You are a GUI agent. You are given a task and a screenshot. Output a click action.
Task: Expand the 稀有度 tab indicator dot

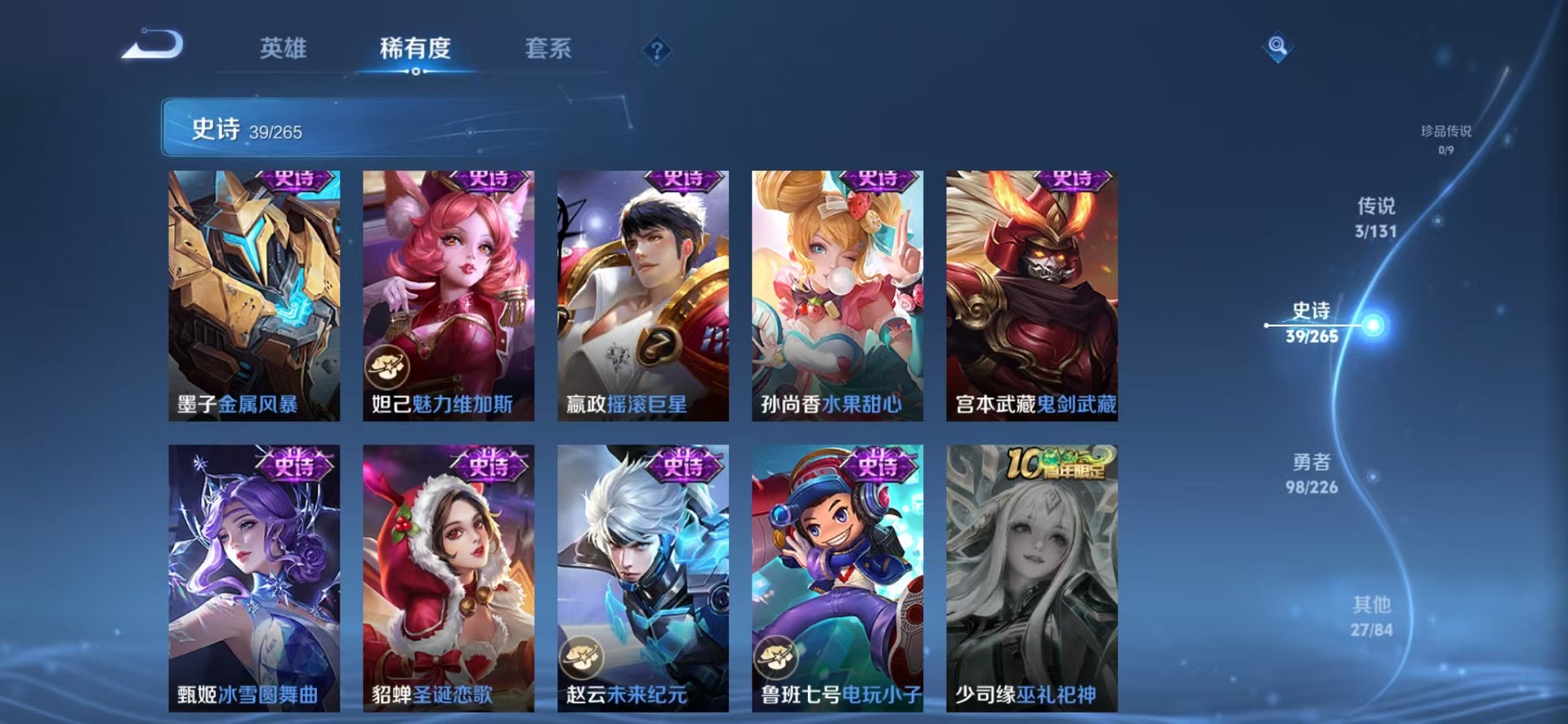(417, 73)
